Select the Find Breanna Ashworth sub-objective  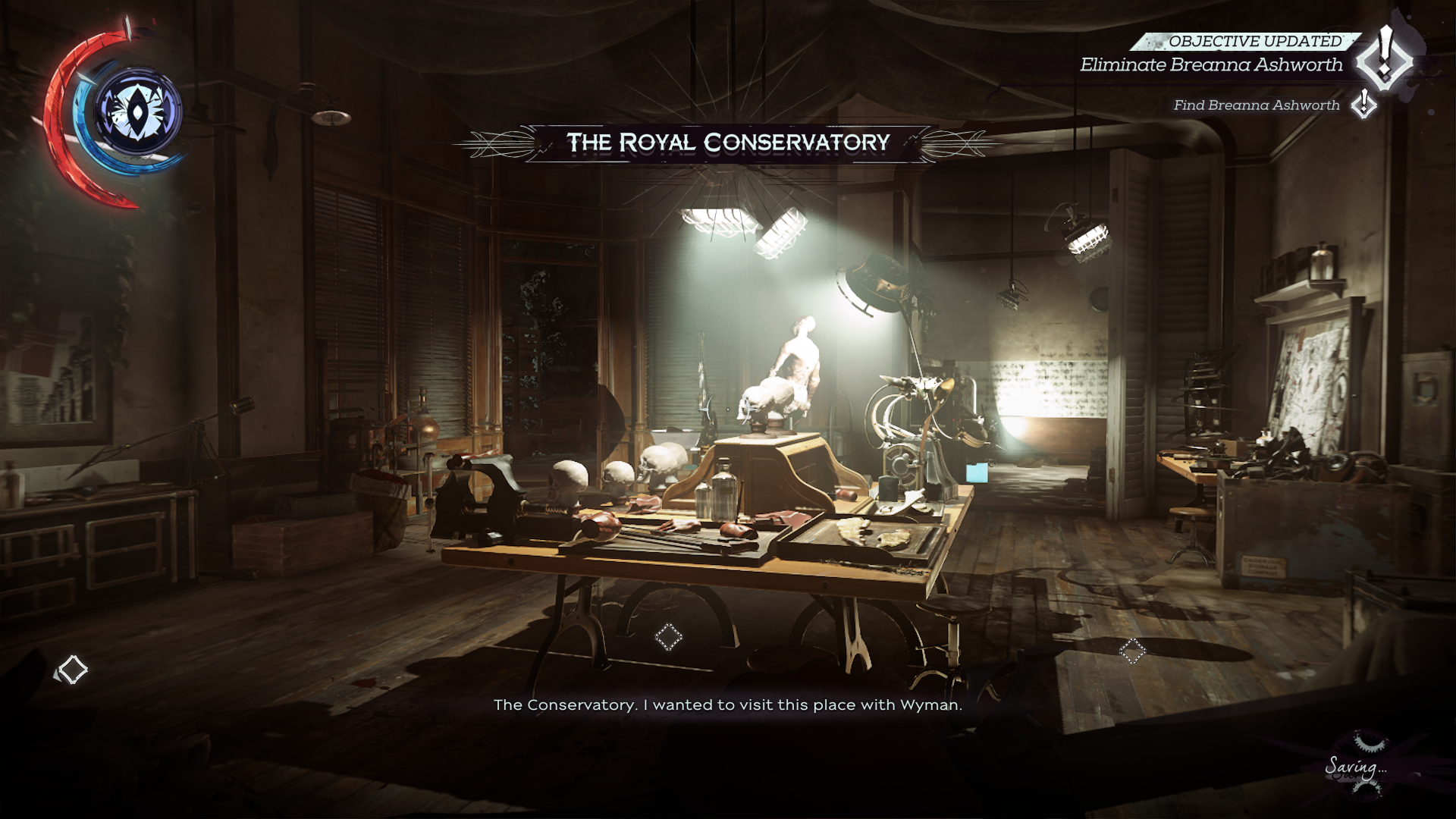coord(1257,105)
